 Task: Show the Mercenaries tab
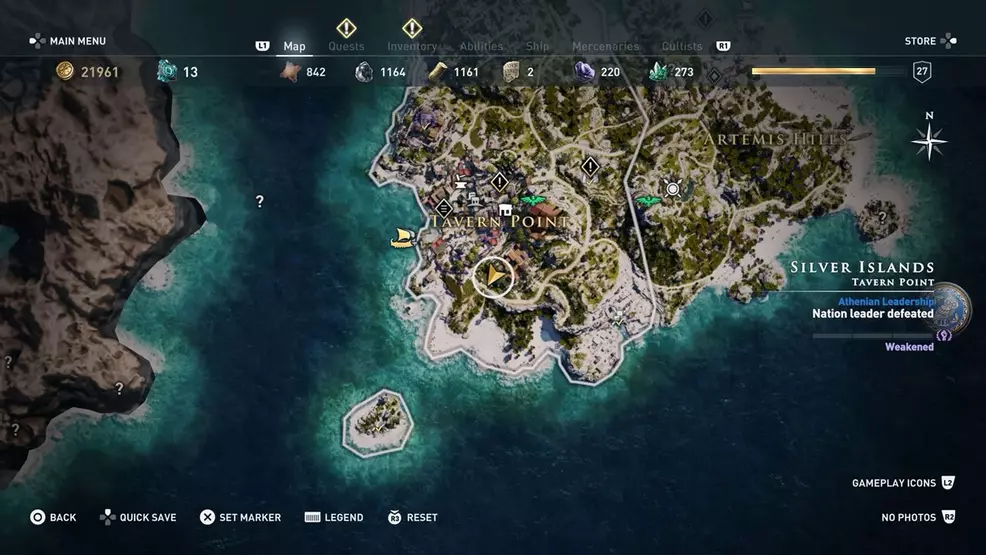605,46
